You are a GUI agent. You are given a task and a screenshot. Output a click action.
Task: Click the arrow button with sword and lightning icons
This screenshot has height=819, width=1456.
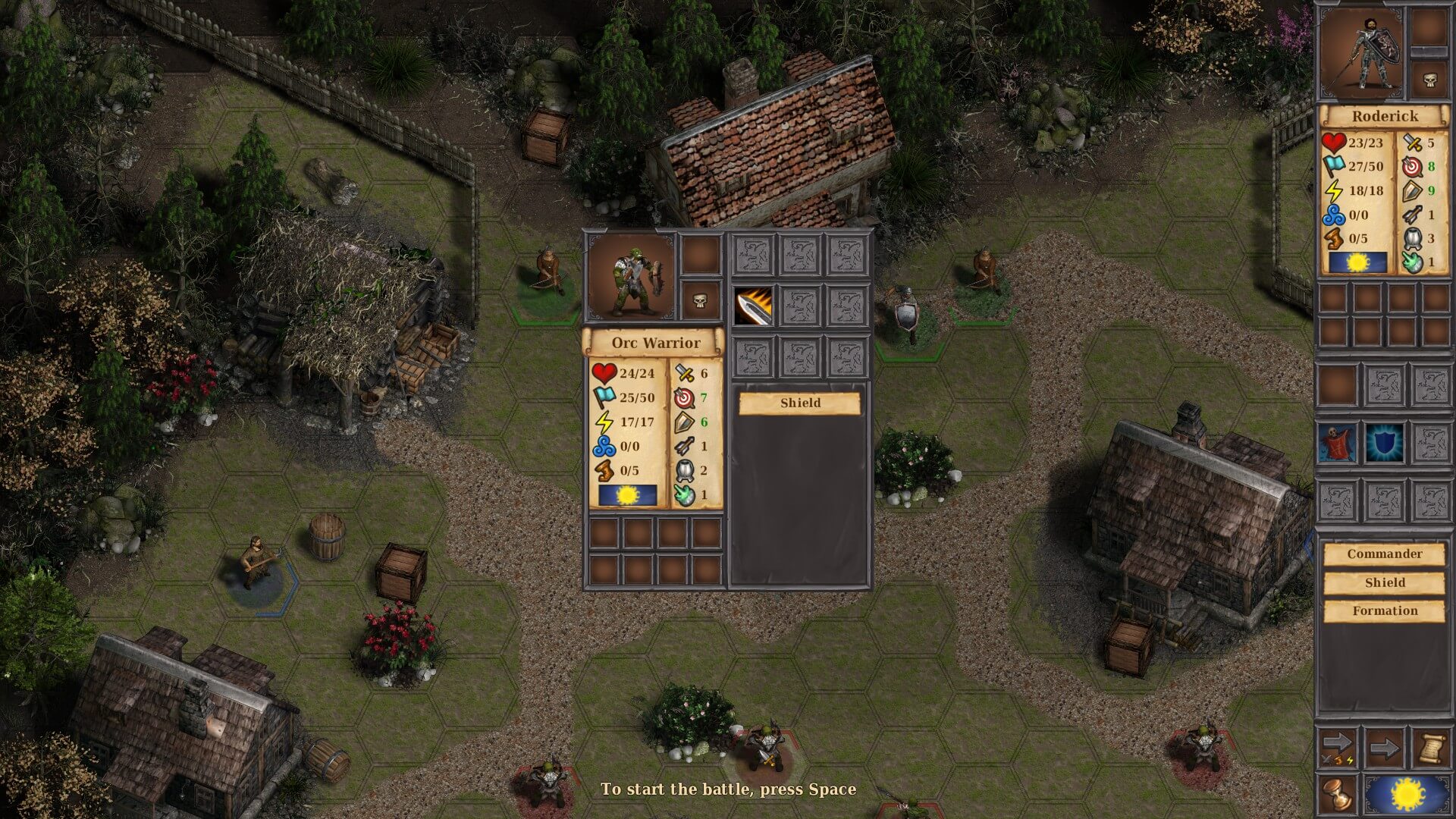(x=1338, y=748)
